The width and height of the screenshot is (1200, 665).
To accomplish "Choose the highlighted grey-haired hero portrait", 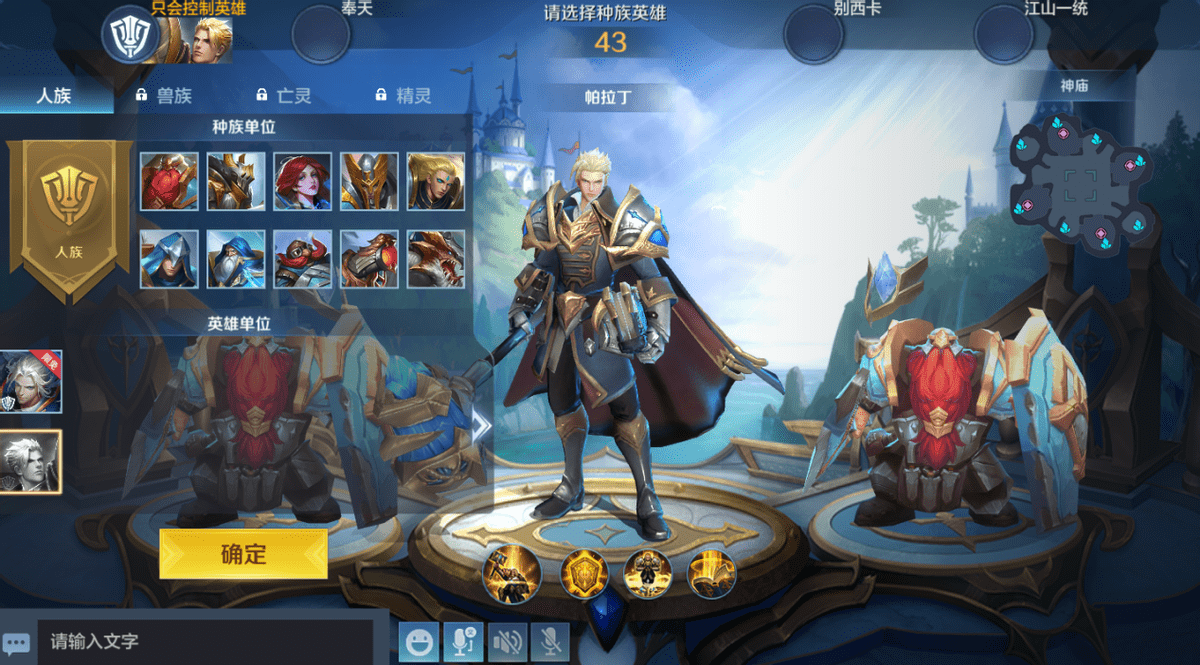I will click(31, 462).
